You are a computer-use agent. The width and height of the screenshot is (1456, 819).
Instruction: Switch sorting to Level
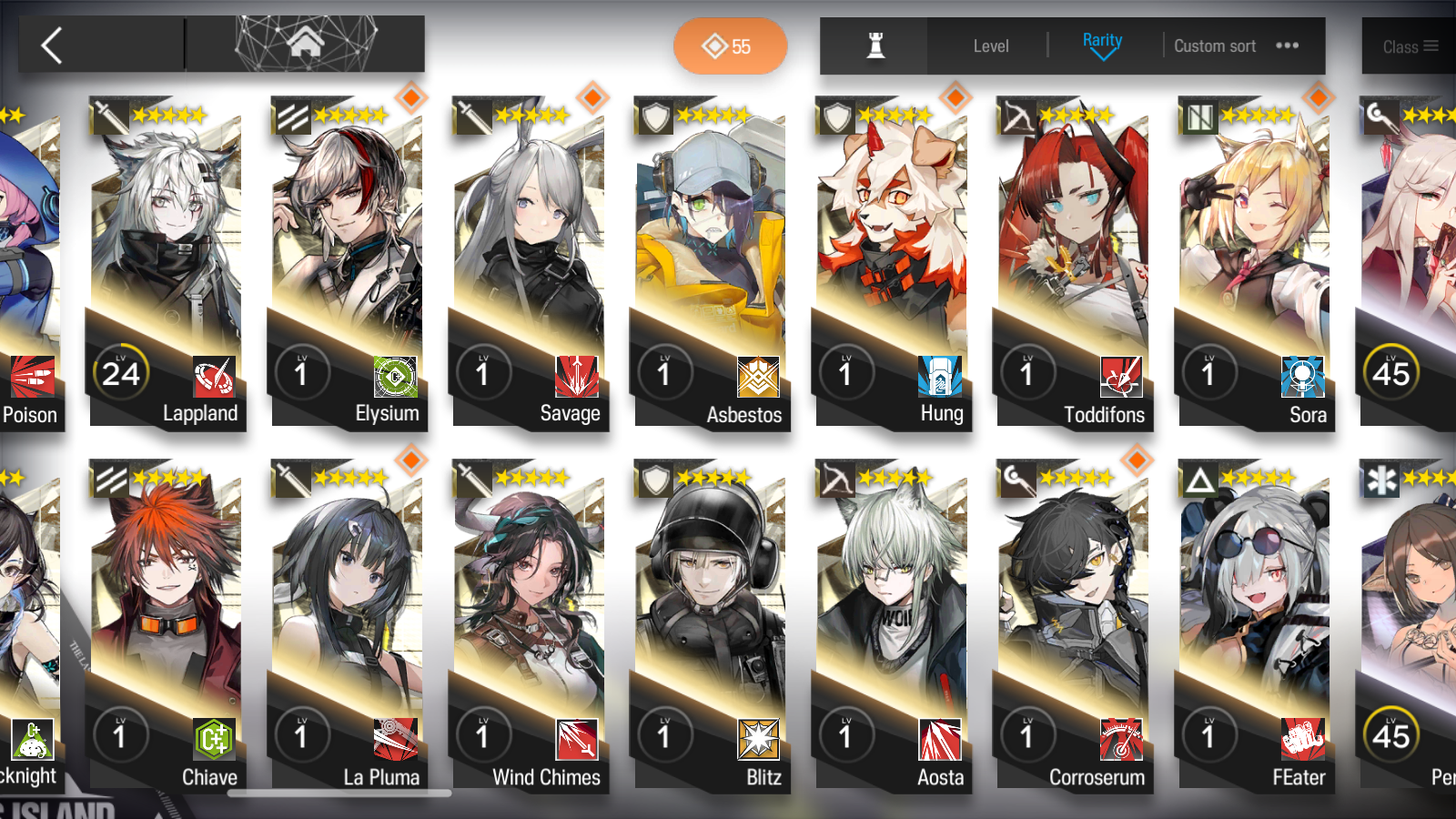[991, 45]
